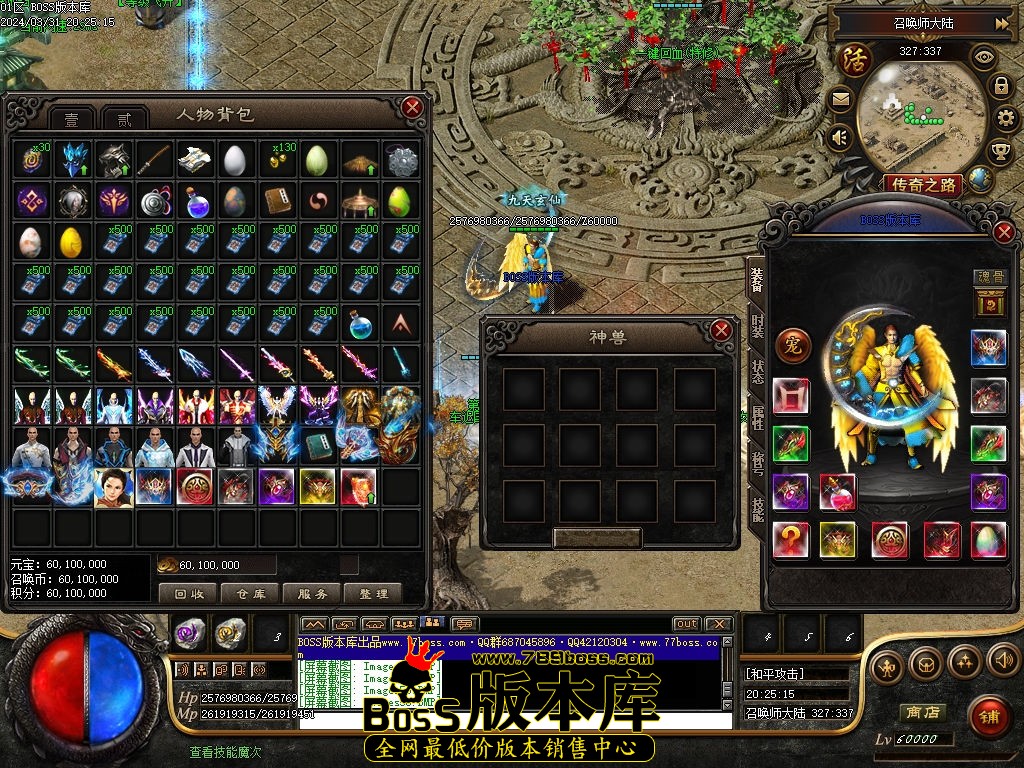Select the 魂骨 slot in equipment panel
Image resolution: width=1024 pixels, height=768 pixels.
coord(989,301)
